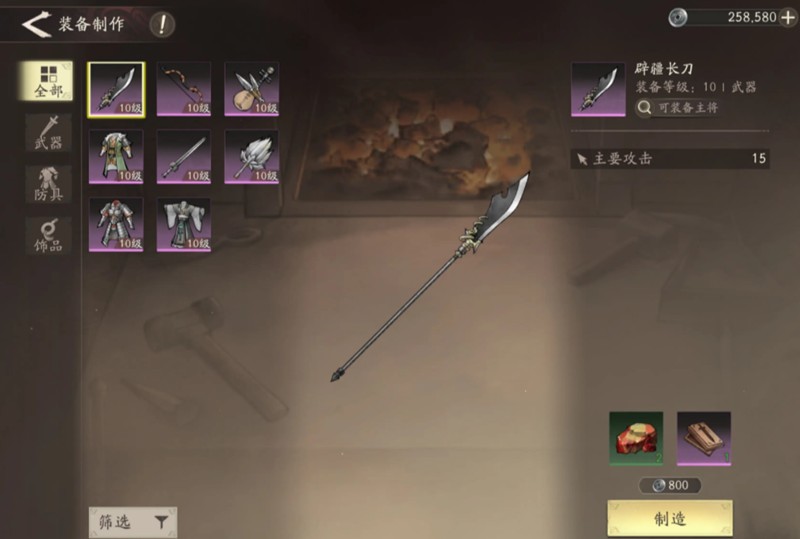The height and width of the screenshot is (539, 800).
Task: Select the 辟疆长刀 glaive in the grid
Action: click(116, 90)
